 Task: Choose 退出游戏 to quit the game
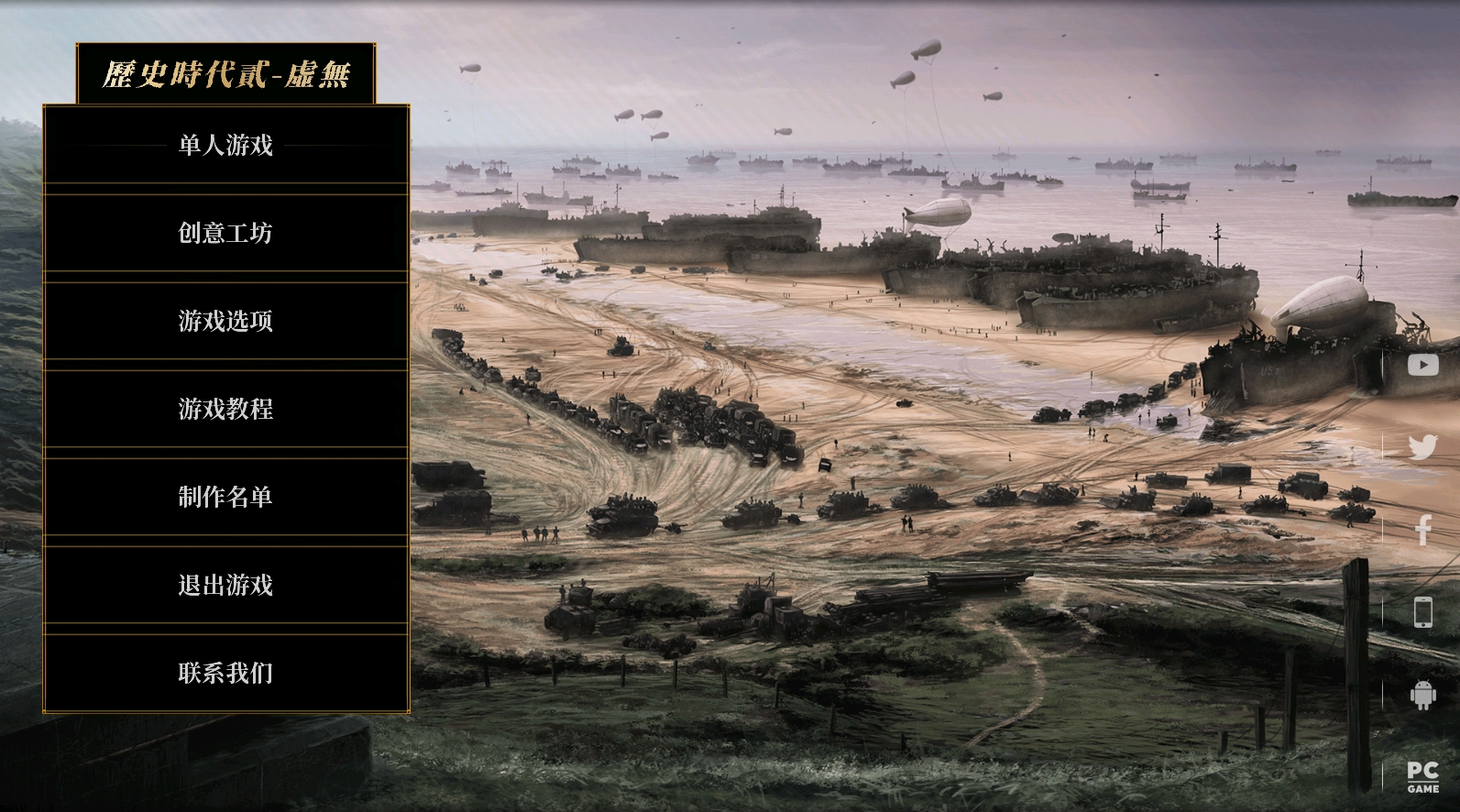click(225, 585)
